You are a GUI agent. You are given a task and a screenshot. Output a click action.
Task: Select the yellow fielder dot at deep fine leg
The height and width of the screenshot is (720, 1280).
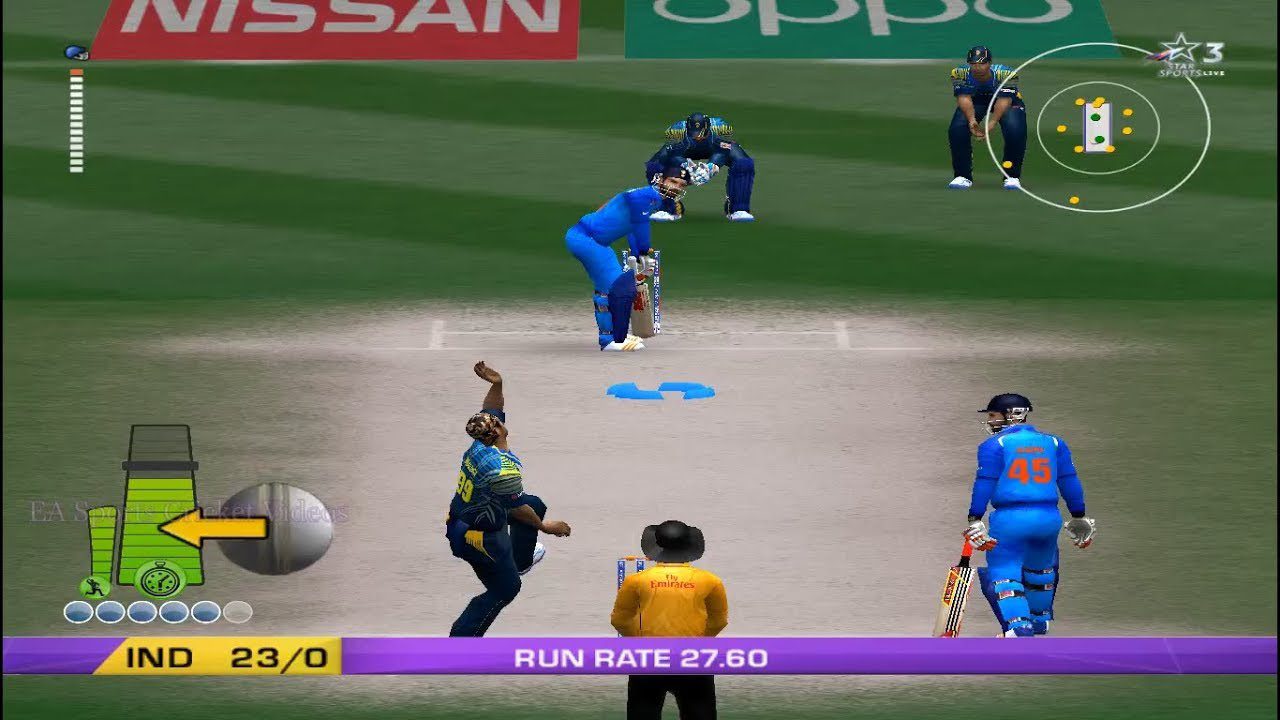1074,199
